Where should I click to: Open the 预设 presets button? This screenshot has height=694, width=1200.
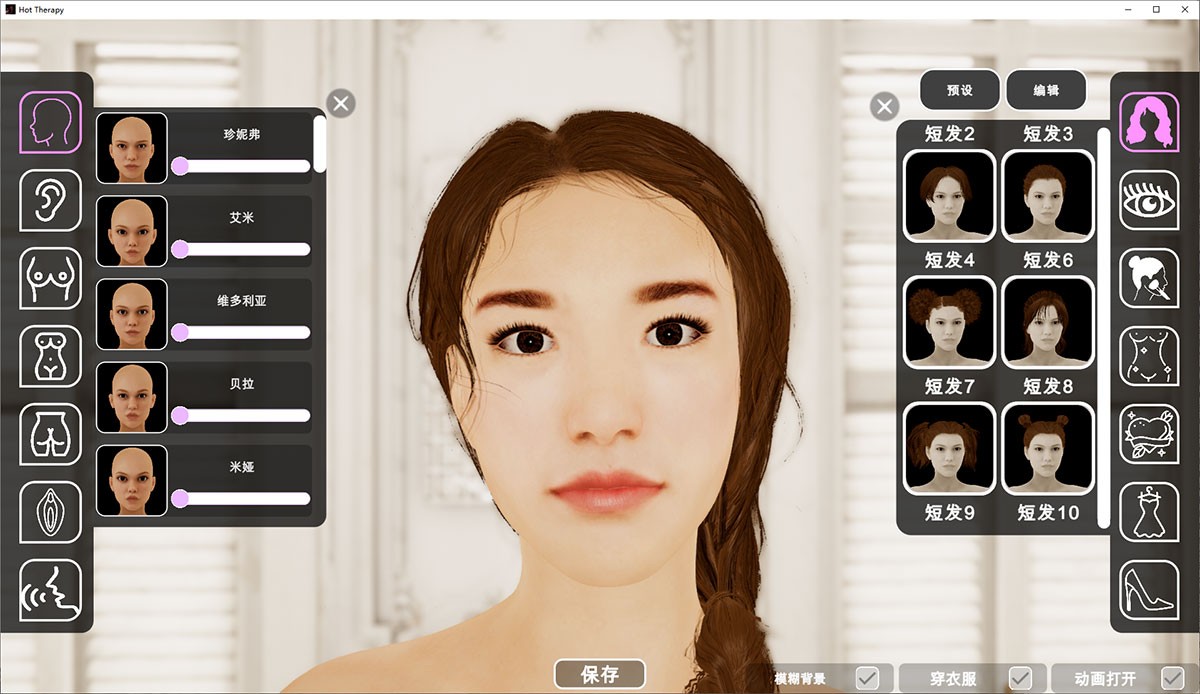959,90
